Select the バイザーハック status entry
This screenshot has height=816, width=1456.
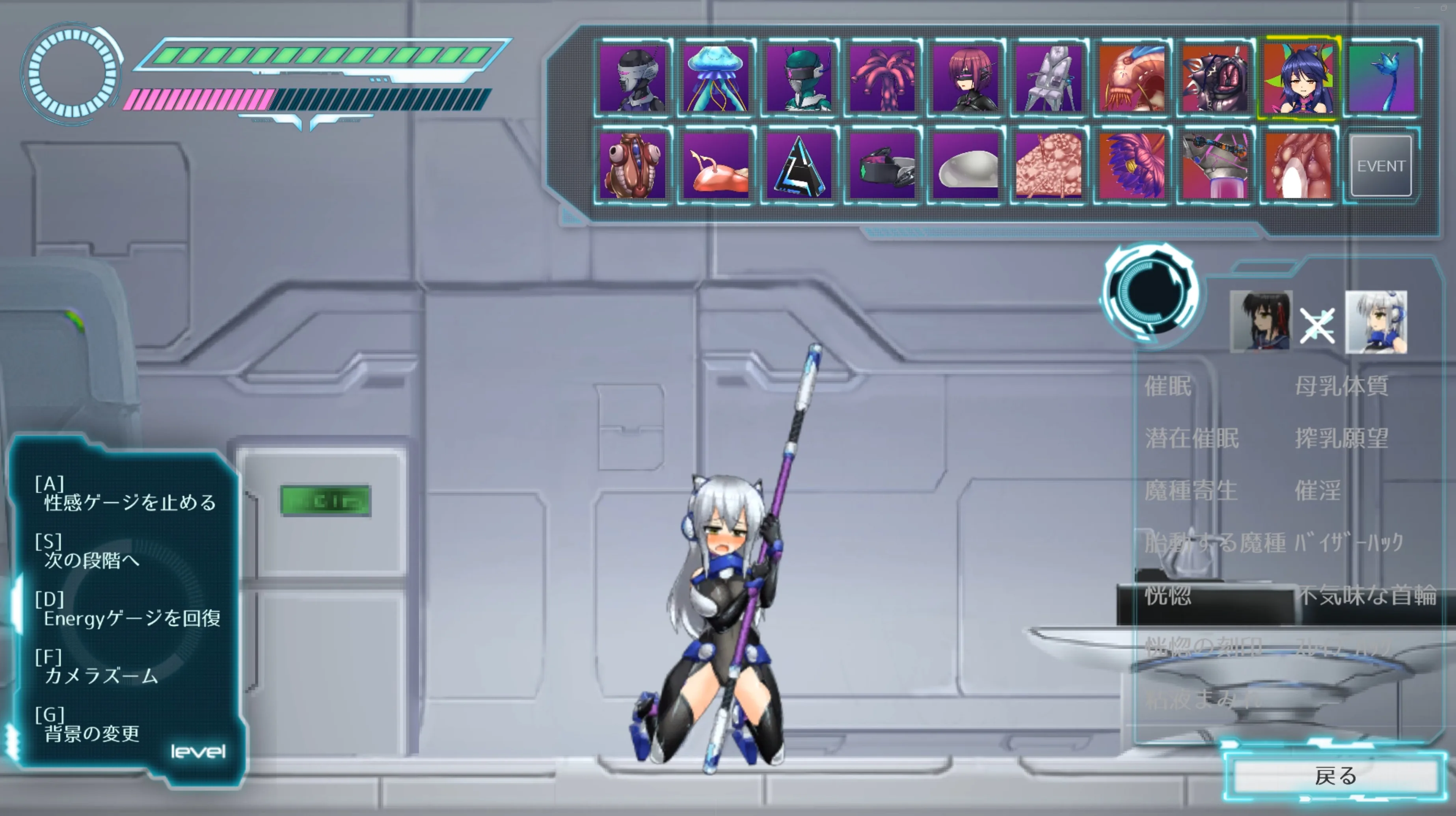point(1349,543)
